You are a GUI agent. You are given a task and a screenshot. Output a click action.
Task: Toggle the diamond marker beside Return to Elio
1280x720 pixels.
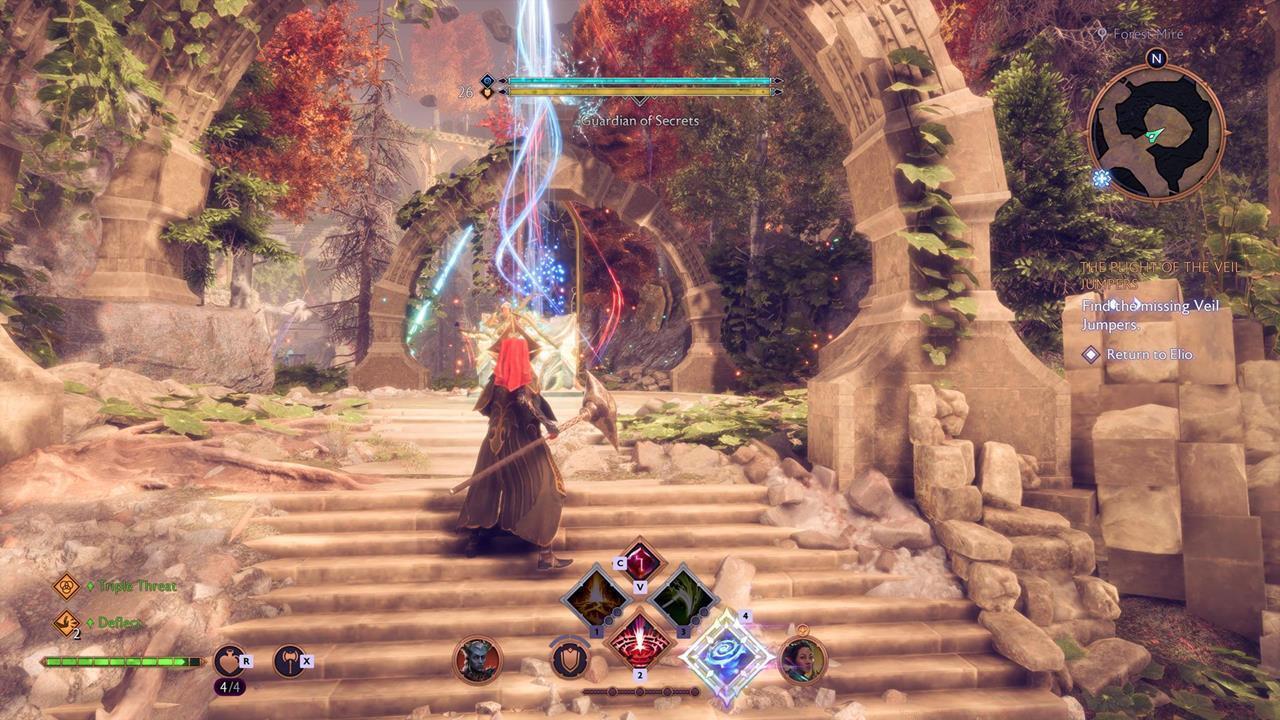(1090, 354)
